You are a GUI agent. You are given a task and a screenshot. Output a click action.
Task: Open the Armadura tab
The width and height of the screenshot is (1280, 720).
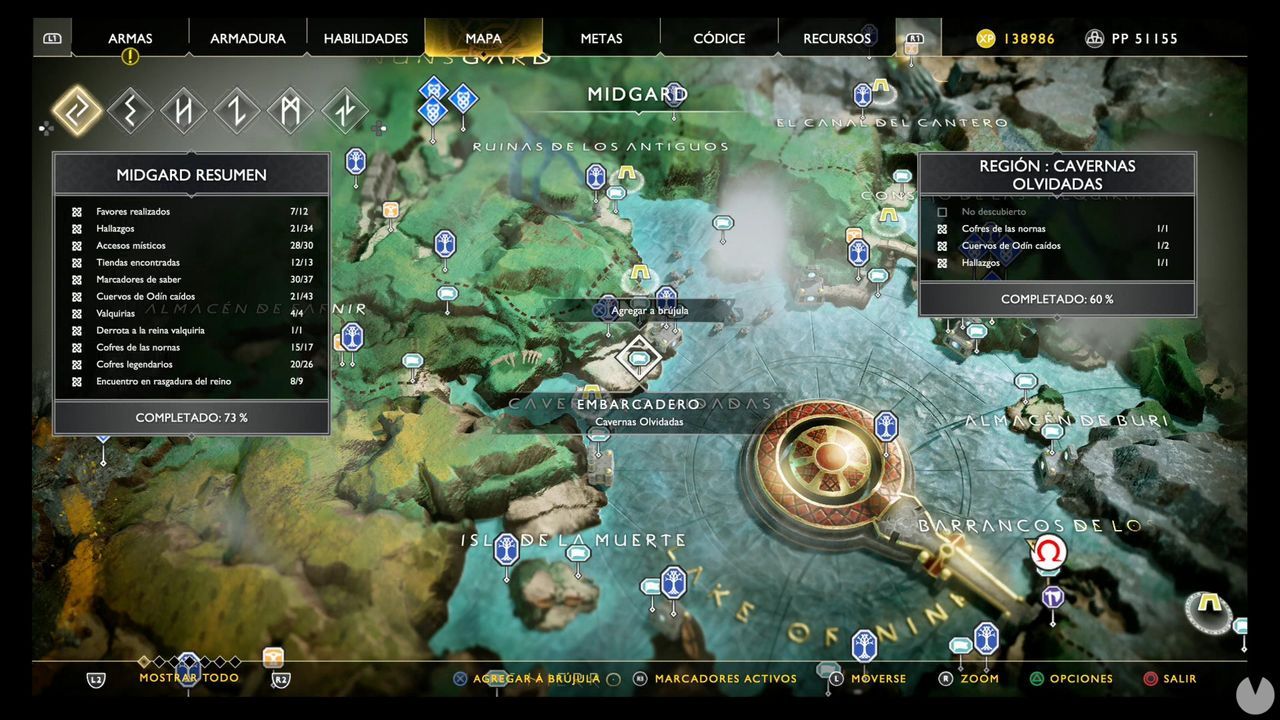(247, 39)
